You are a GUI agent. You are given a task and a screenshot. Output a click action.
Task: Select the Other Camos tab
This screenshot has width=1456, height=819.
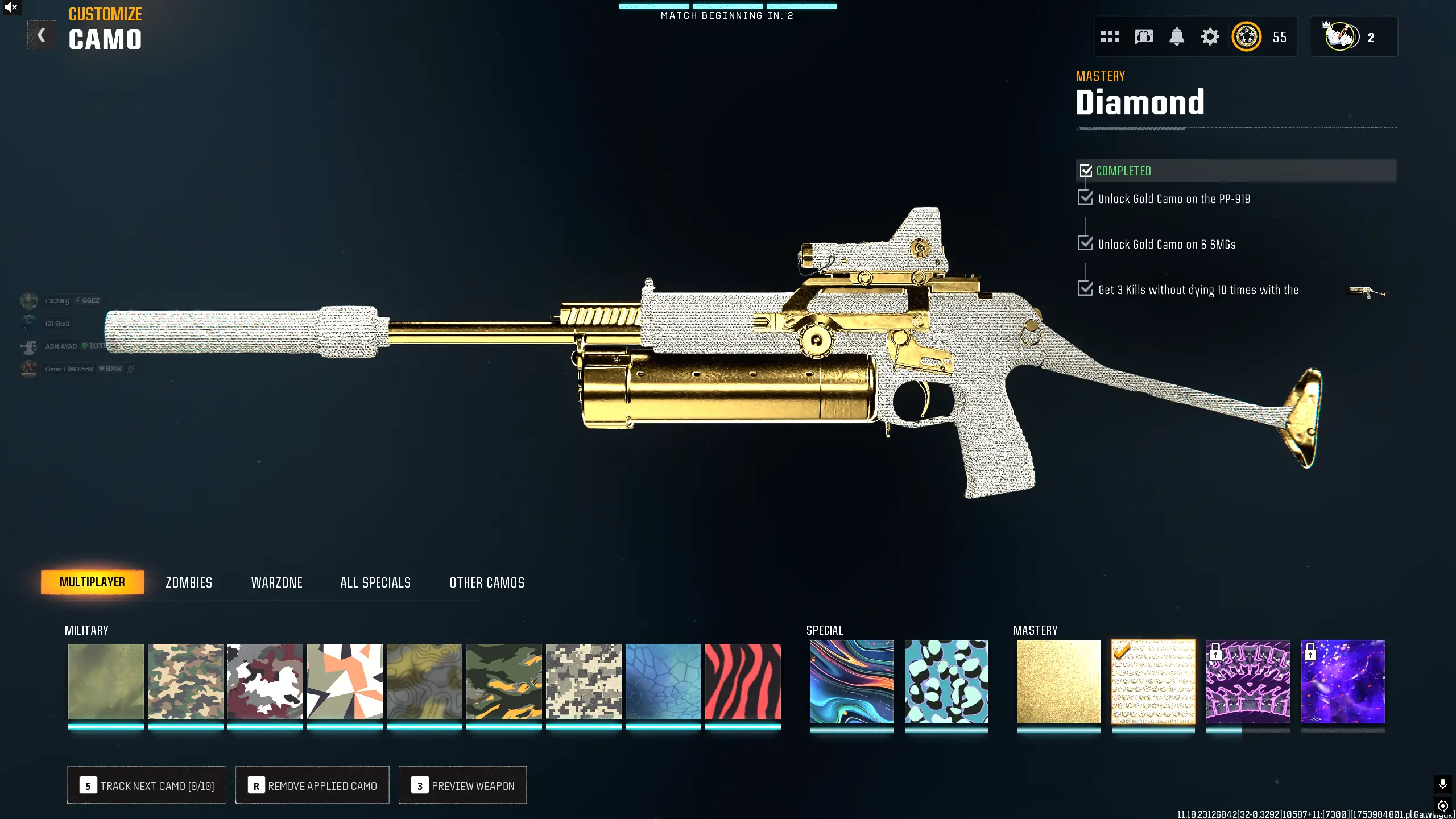[487, 582]
